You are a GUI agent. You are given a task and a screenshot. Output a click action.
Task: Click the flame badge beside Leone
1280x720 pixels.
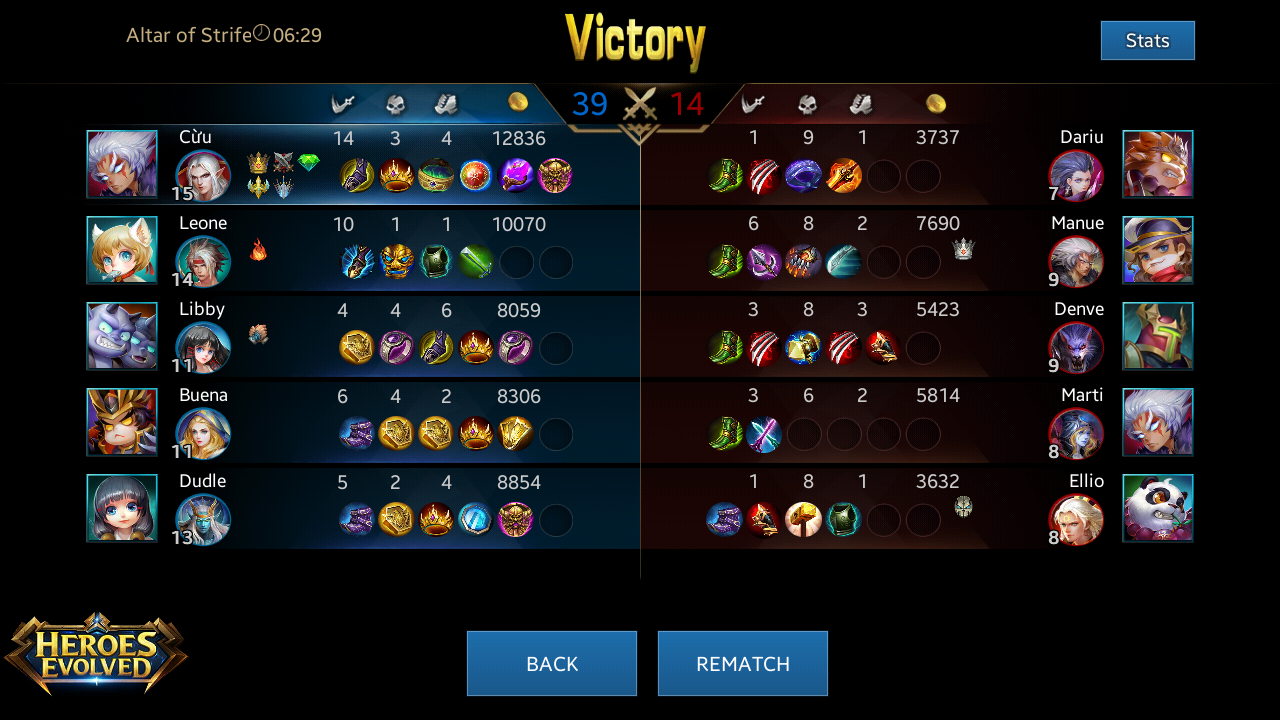click(258, 250)
